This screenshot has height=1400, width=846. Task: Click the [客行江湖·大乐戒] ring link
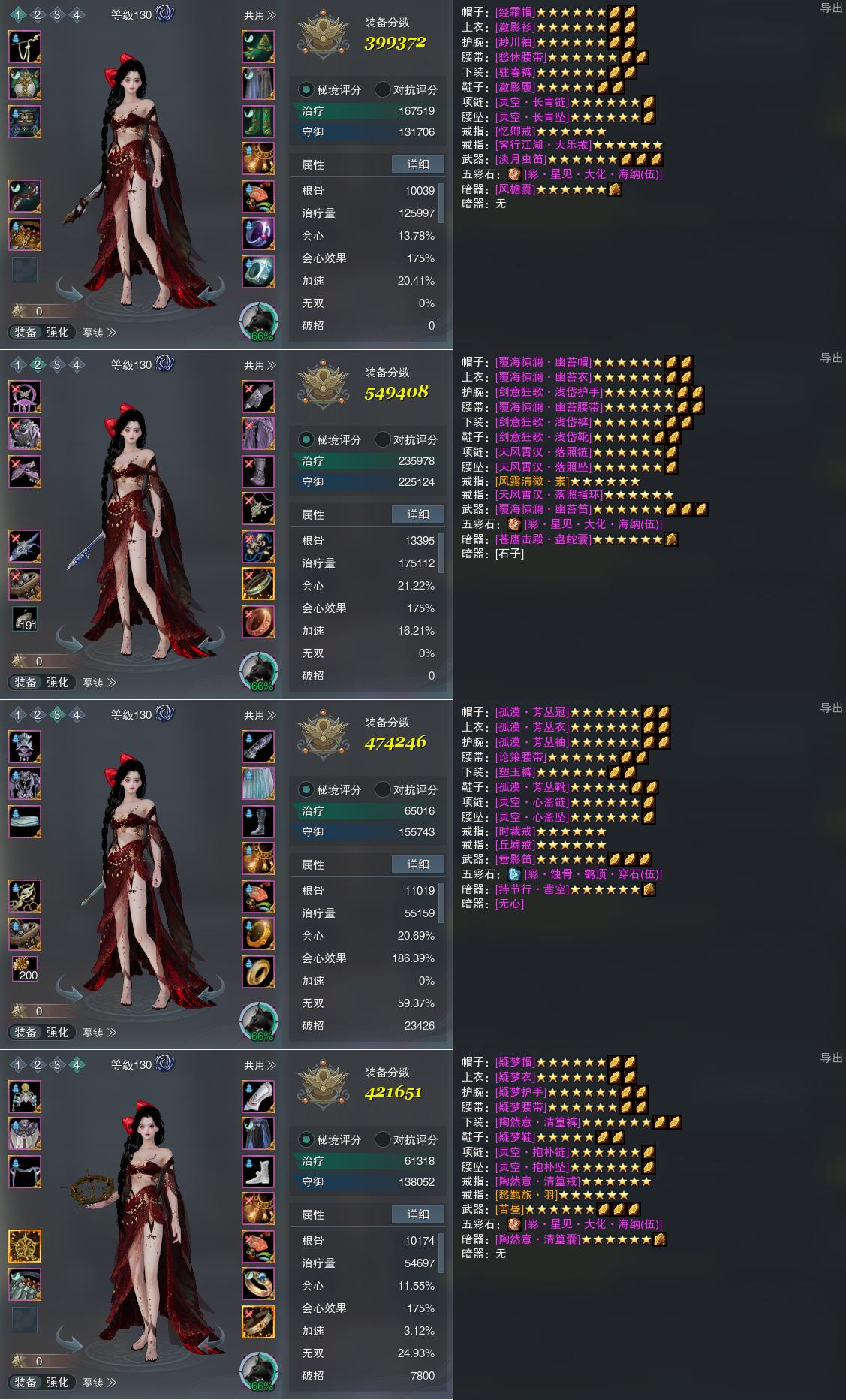click(544, 145)
